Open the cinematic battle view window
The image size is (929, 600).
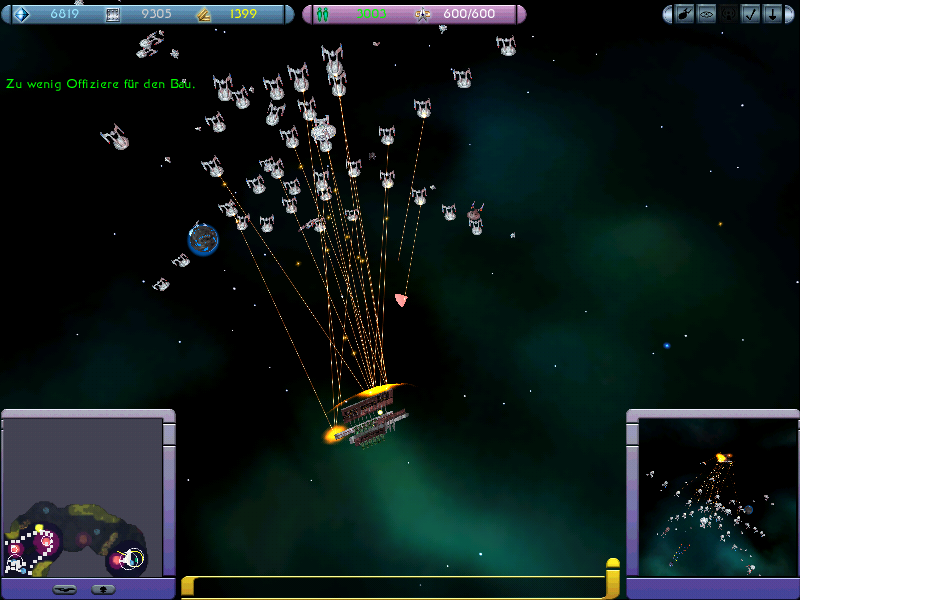pos(718,496)
